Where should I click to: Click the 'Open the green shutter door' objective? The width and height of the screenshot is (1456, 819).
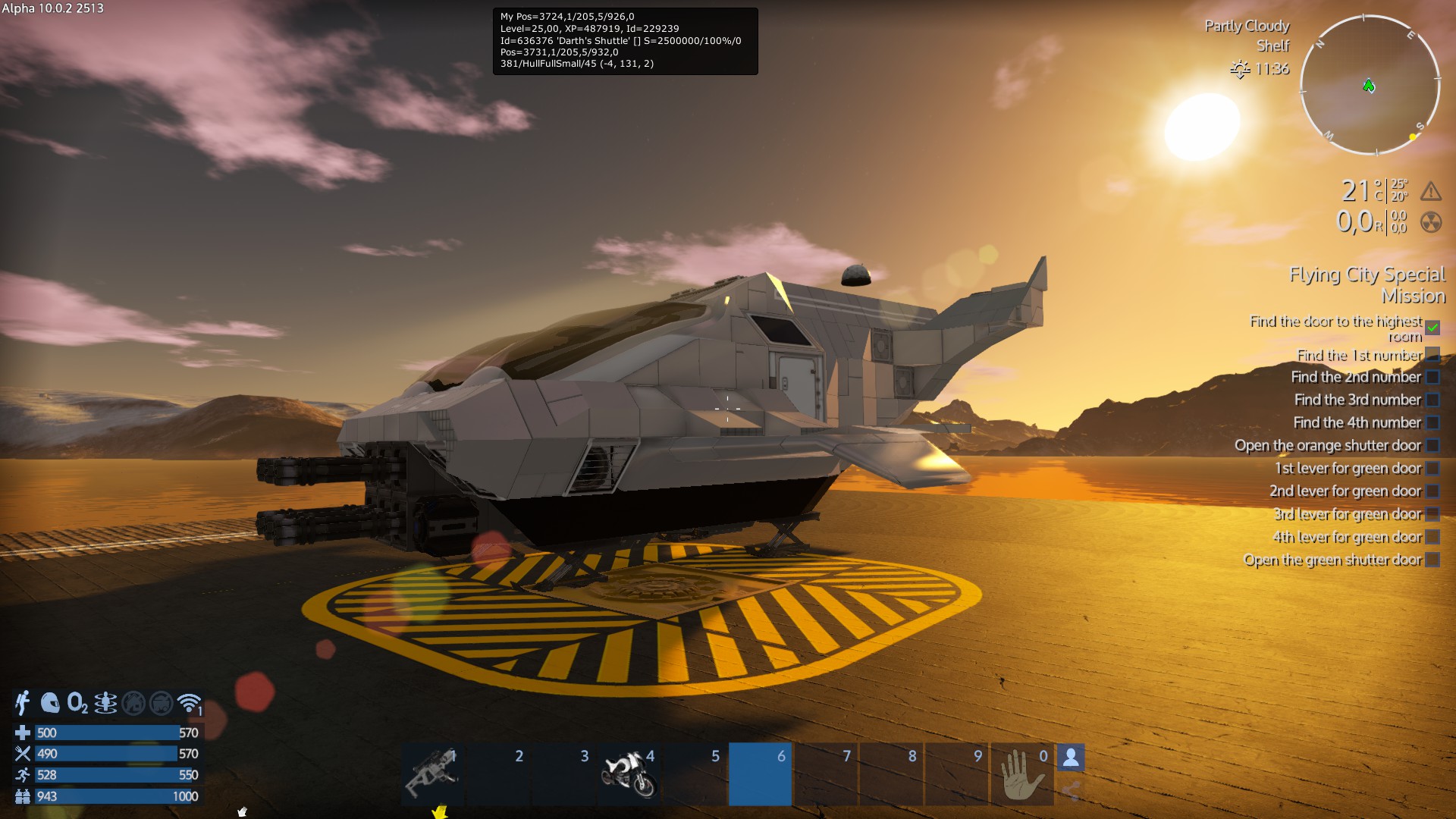1332,560
